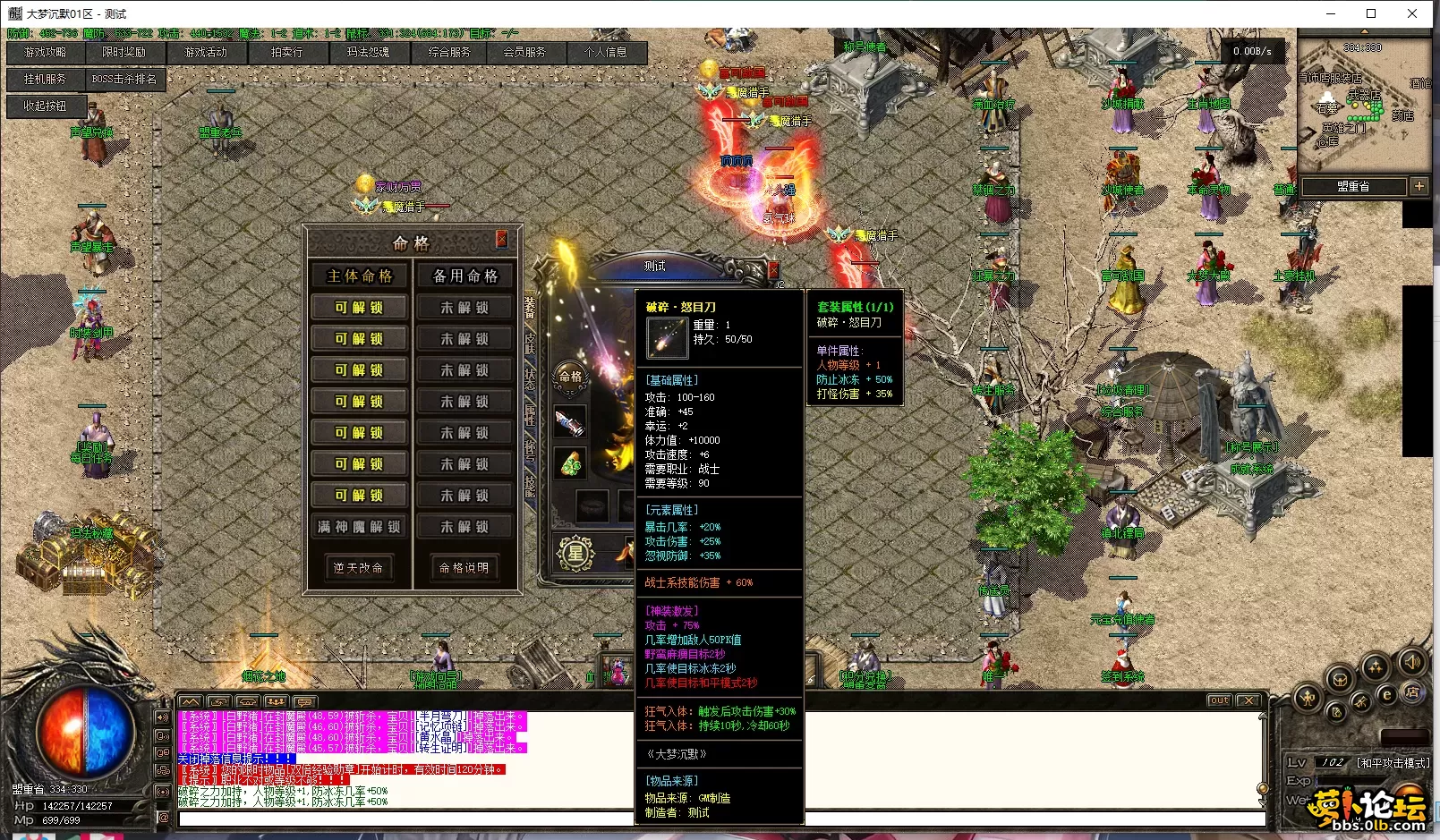This screenshot has width=1440, height=840.
Task: Open the 玛法怨魂 menu
Action: pyautogui.click(x=368, y=53)
